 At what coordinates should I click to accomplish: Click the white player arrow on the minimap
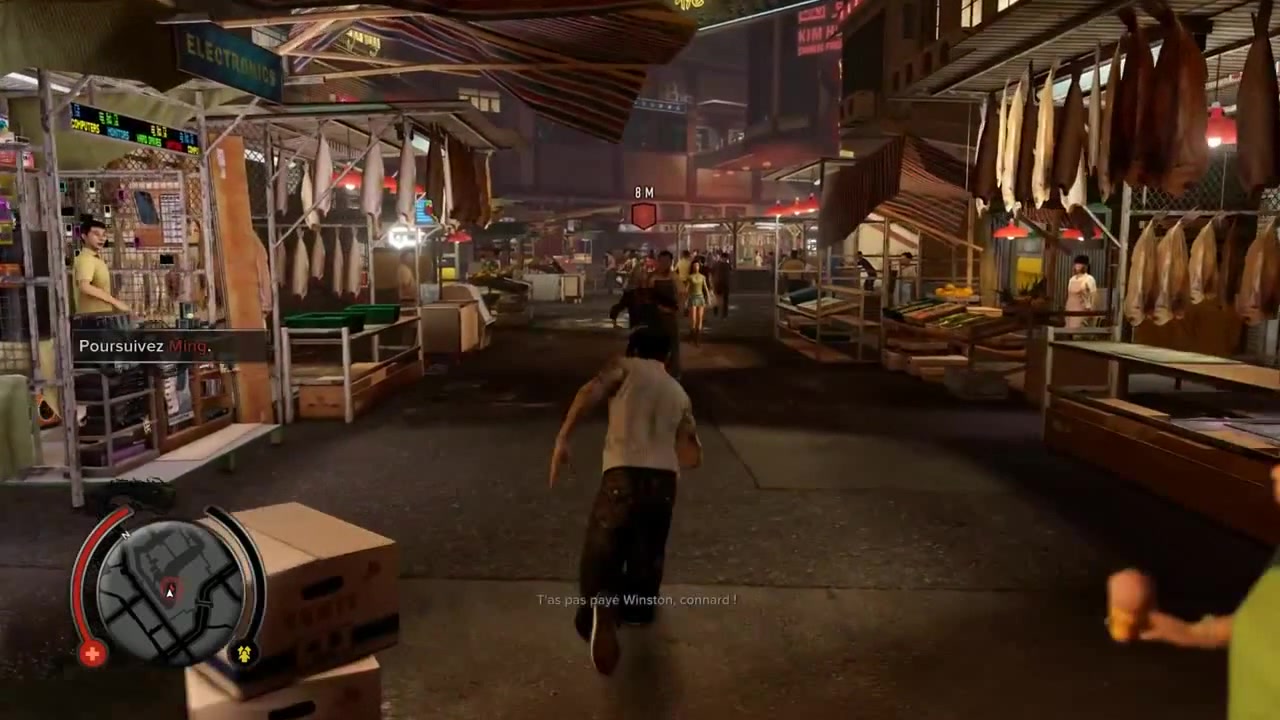[x=170, y=593]
